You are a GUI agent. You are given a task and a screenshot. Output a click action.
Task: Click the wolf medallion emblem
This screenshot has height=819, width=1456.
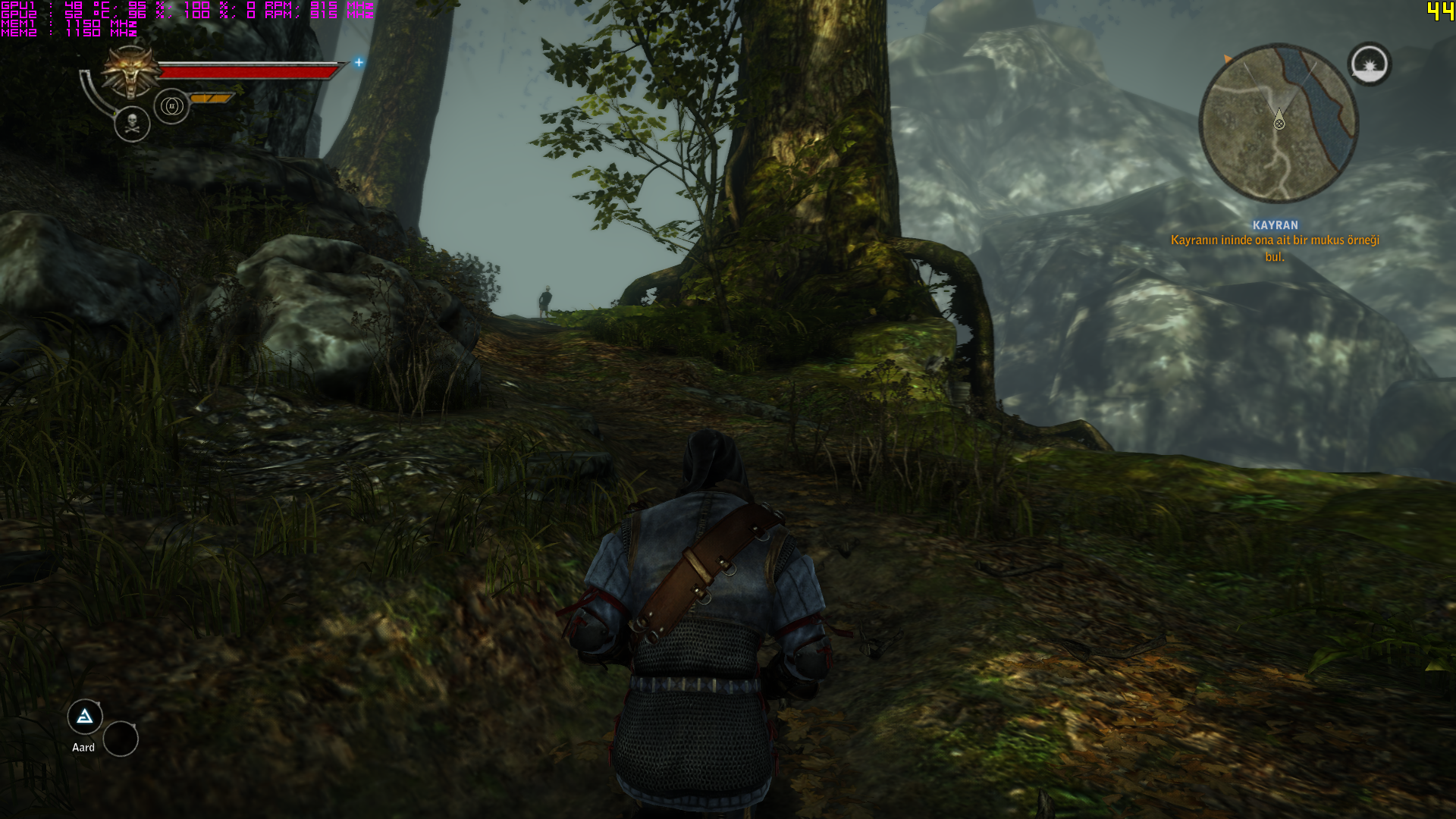click(131, 72)
